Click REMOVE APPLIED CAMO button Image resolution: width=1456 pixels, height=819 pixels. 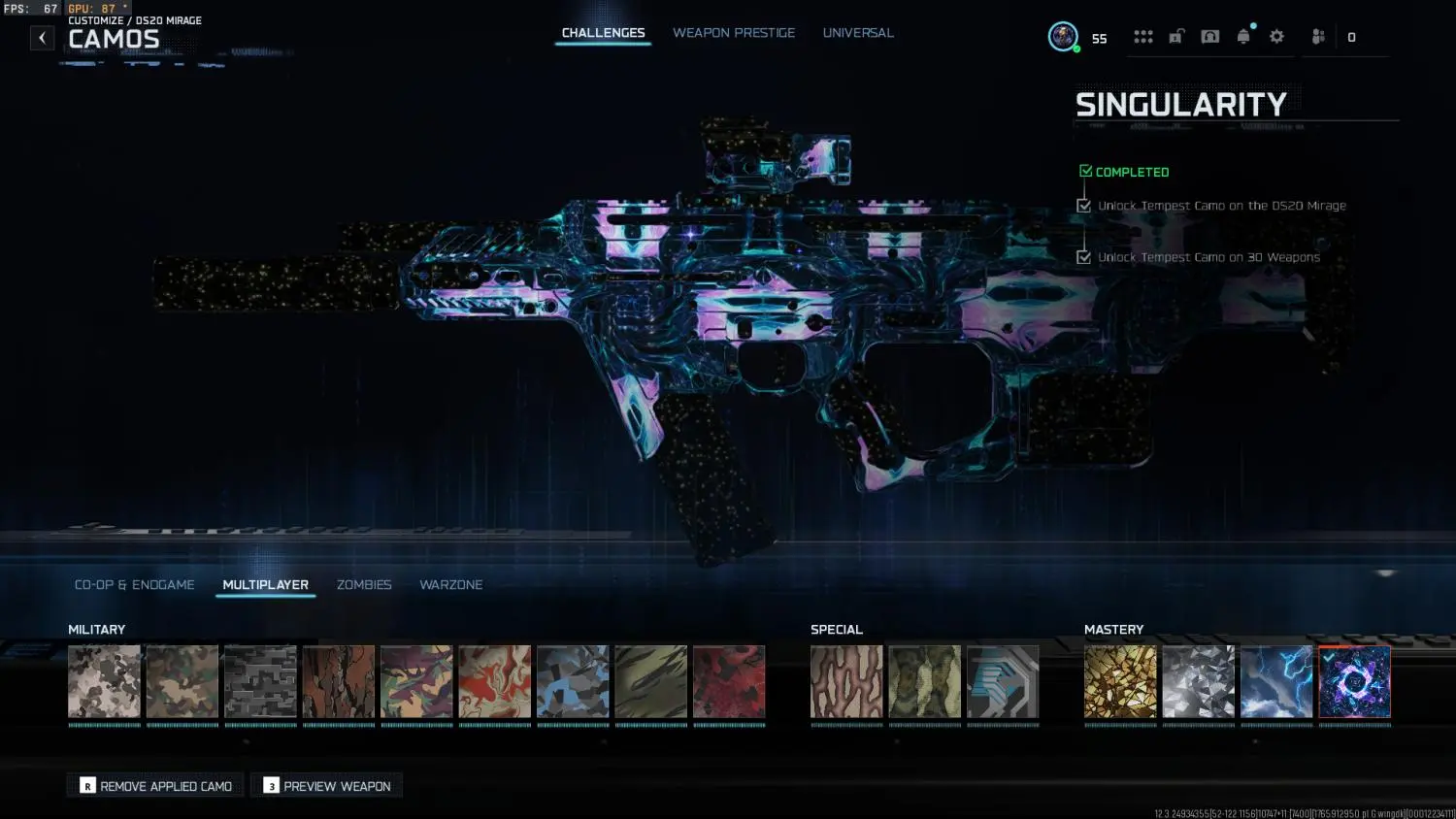154,785
